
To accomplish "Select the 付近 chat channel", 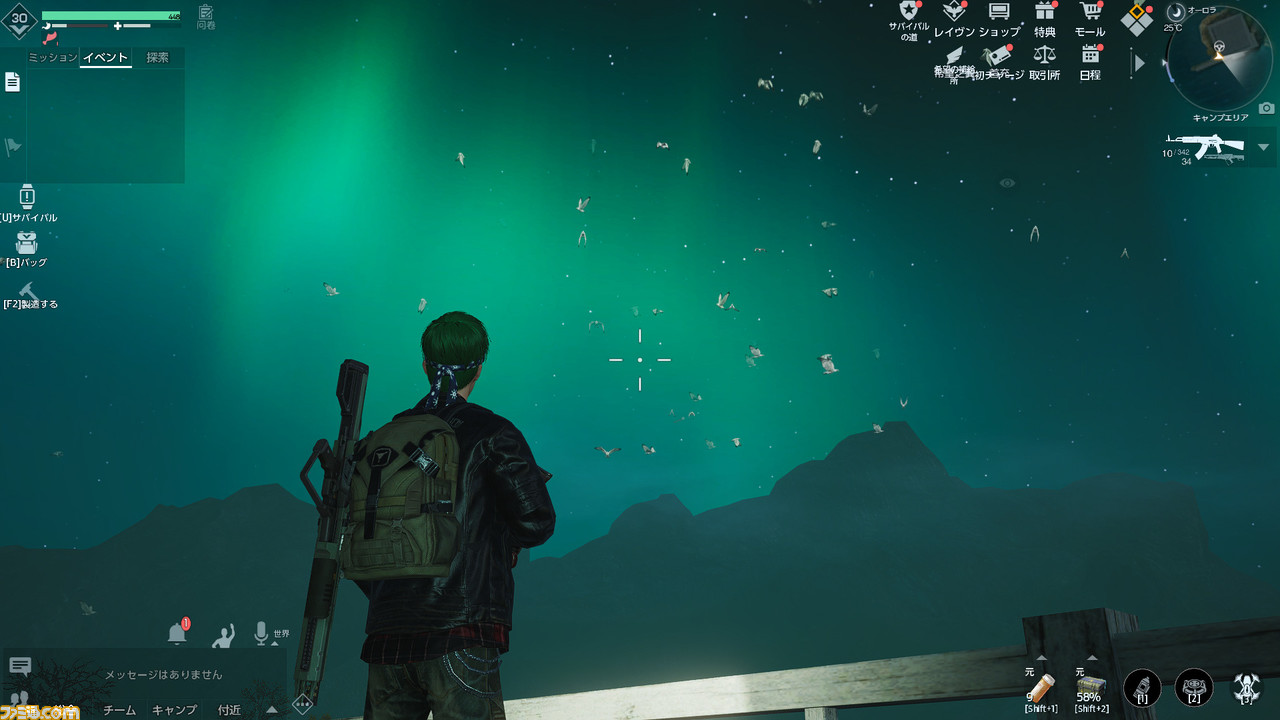I will [229, 710].
